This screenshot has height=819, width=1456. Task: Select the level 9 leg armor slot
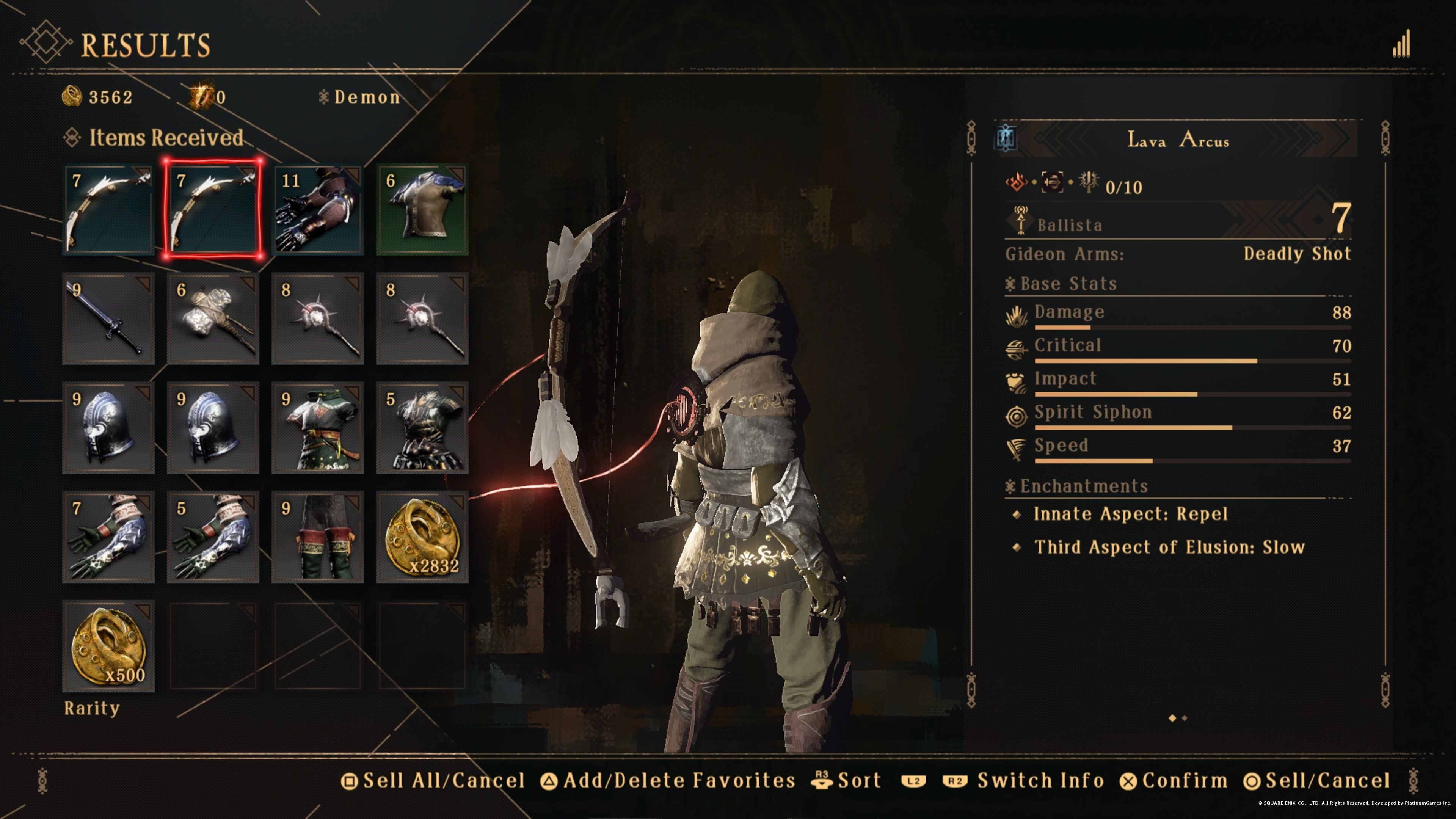point(318,537)
